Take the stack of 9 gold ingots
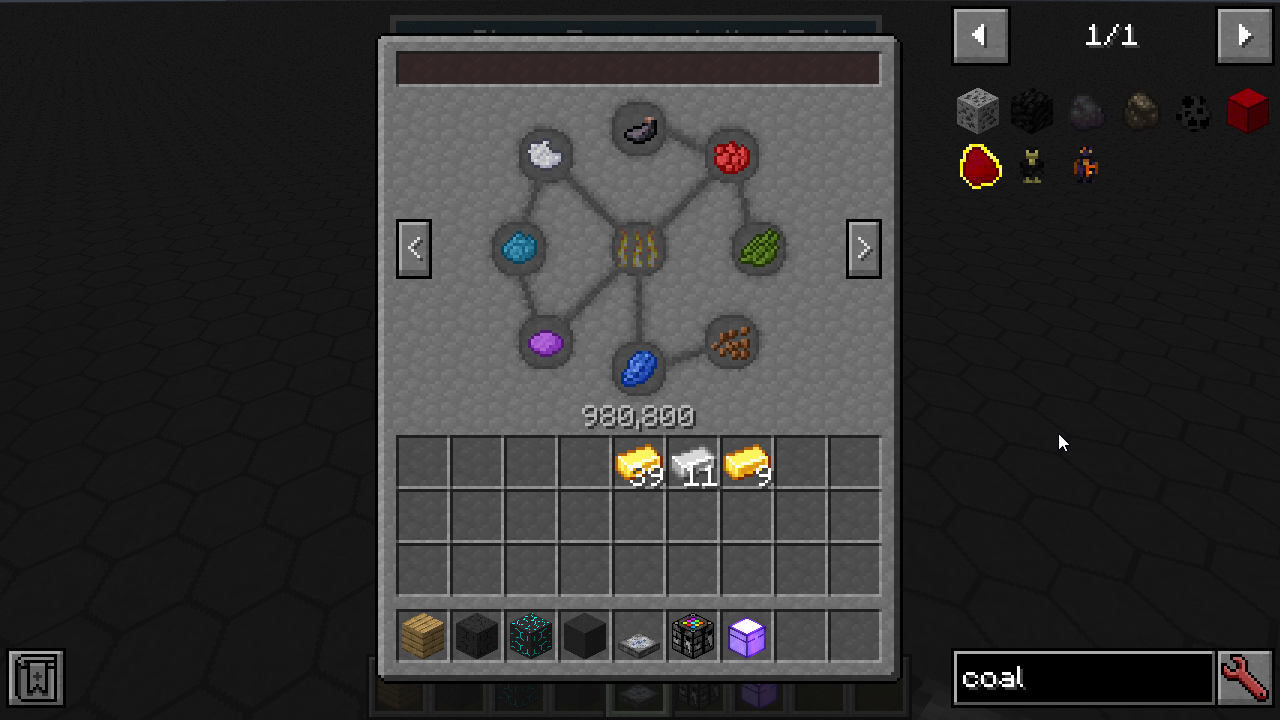This screenshot has height=720, width=1280. (x=747, y=463)
